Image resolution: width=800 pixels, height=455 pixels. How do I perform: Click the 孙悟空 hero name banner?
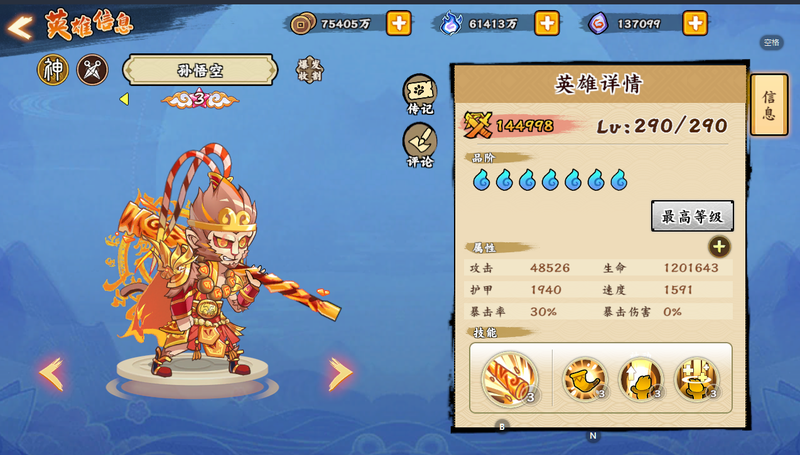[x=199, y=70]
